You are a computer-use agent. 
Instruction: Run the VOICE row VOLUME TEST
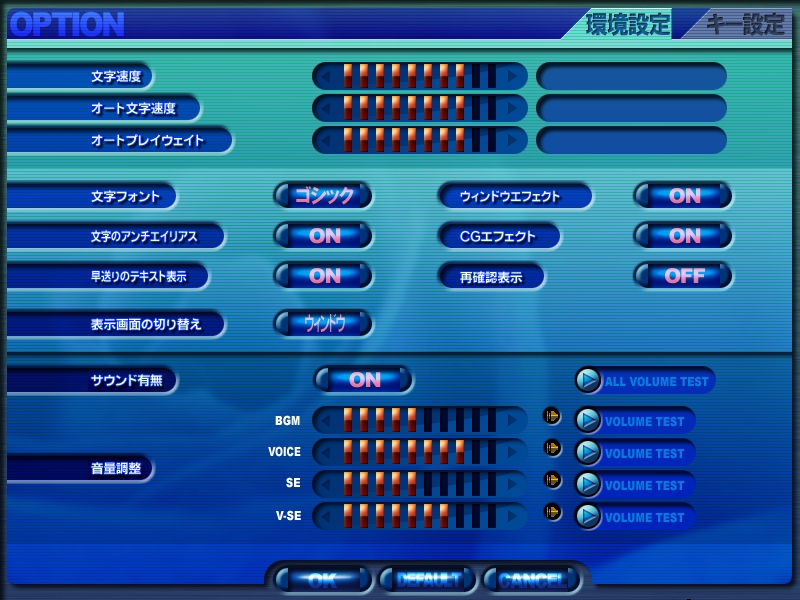(635, 453)
